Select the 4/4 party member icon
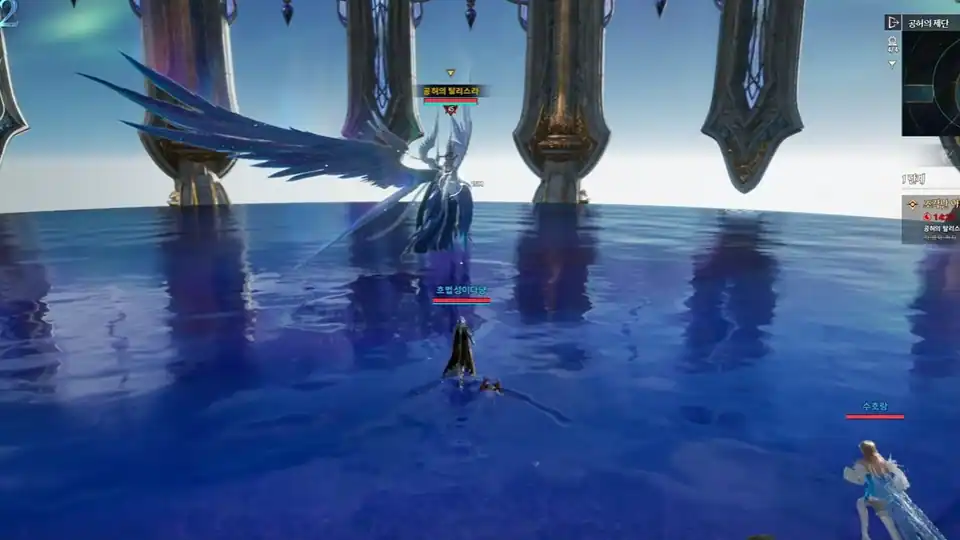This screenshot has width=960, height=540. 892,43
